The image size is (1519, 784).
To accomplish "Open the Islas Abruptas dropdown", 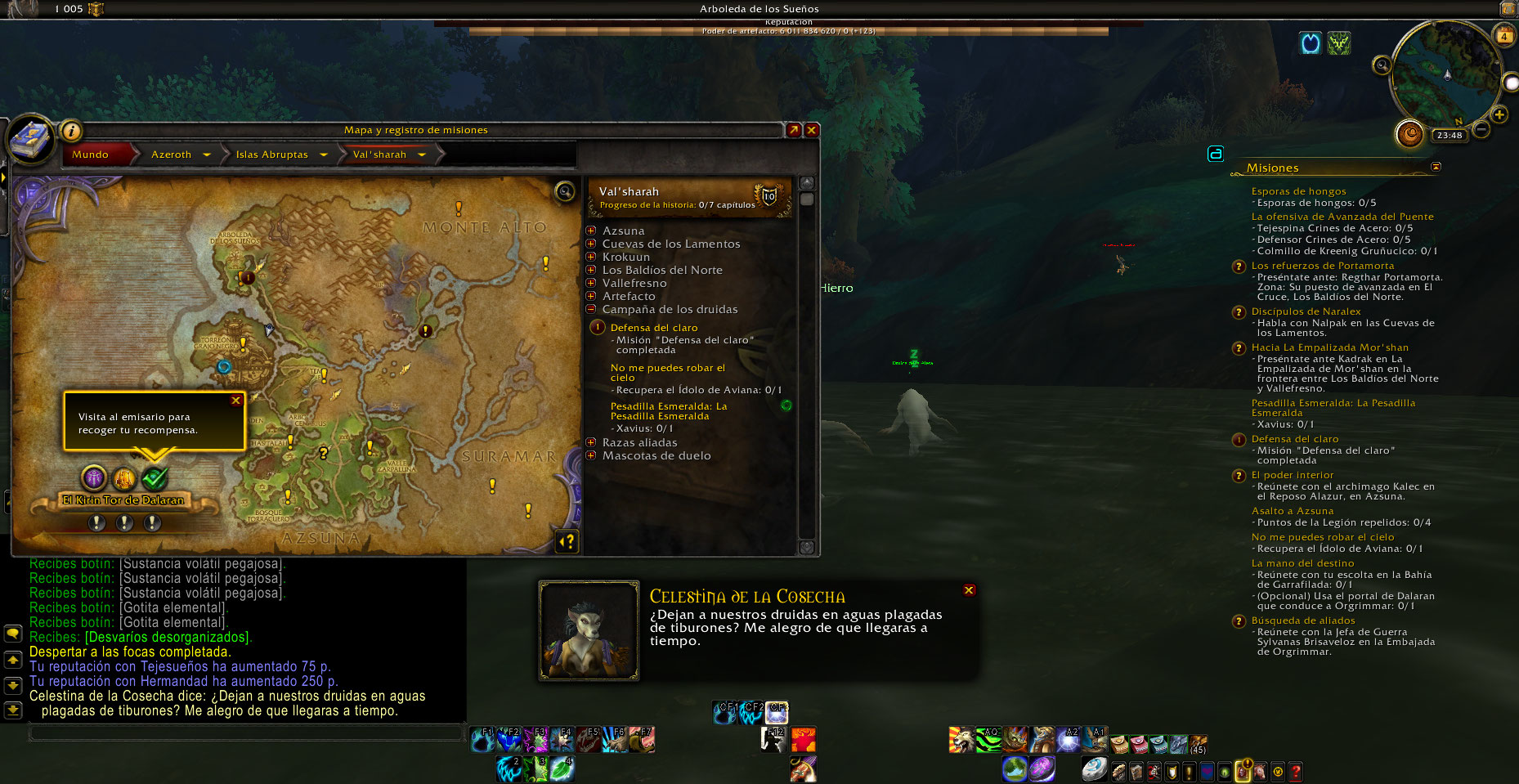I will point(324,155).
